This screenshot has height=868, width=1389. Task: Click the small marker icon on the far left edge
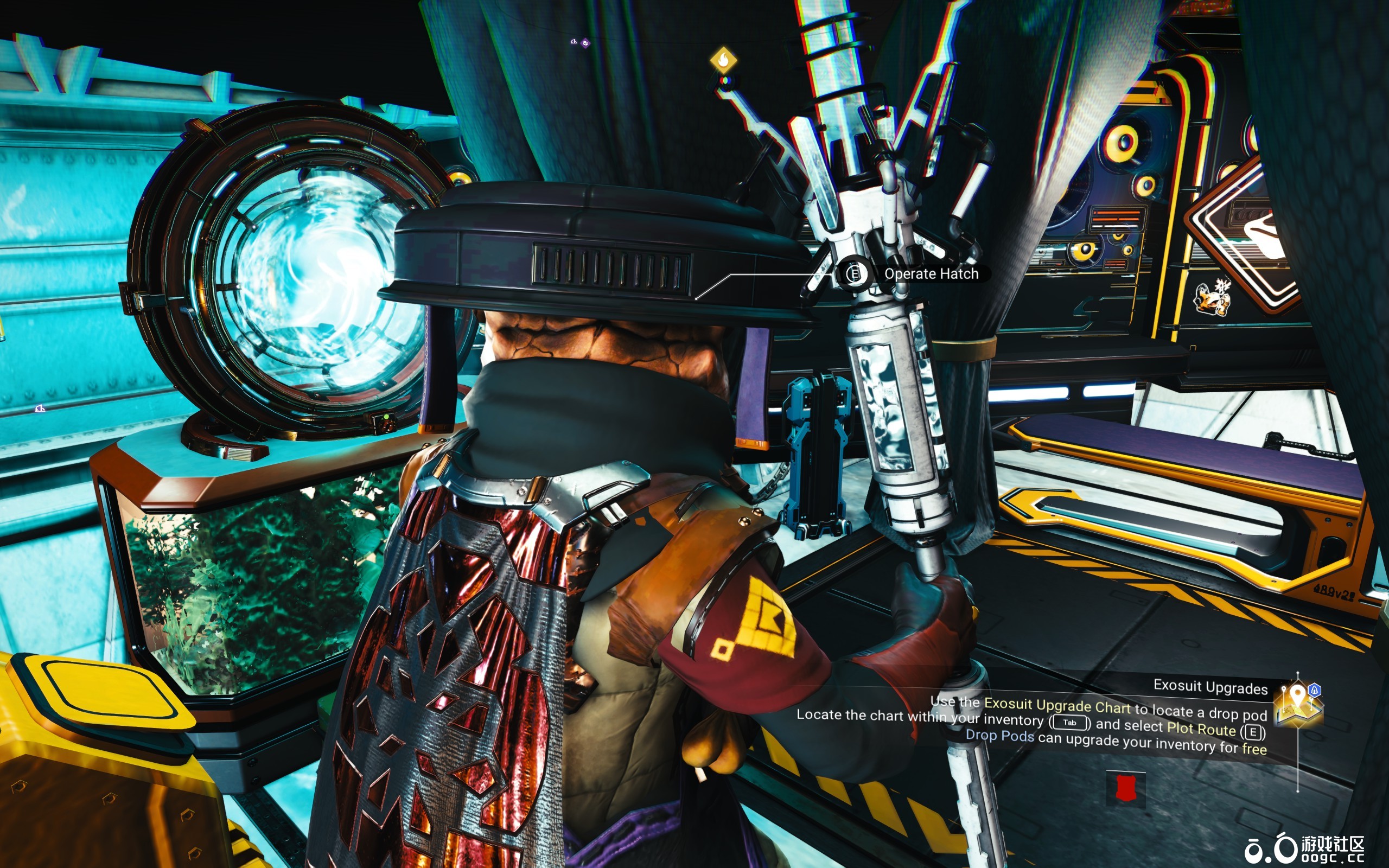40,409
